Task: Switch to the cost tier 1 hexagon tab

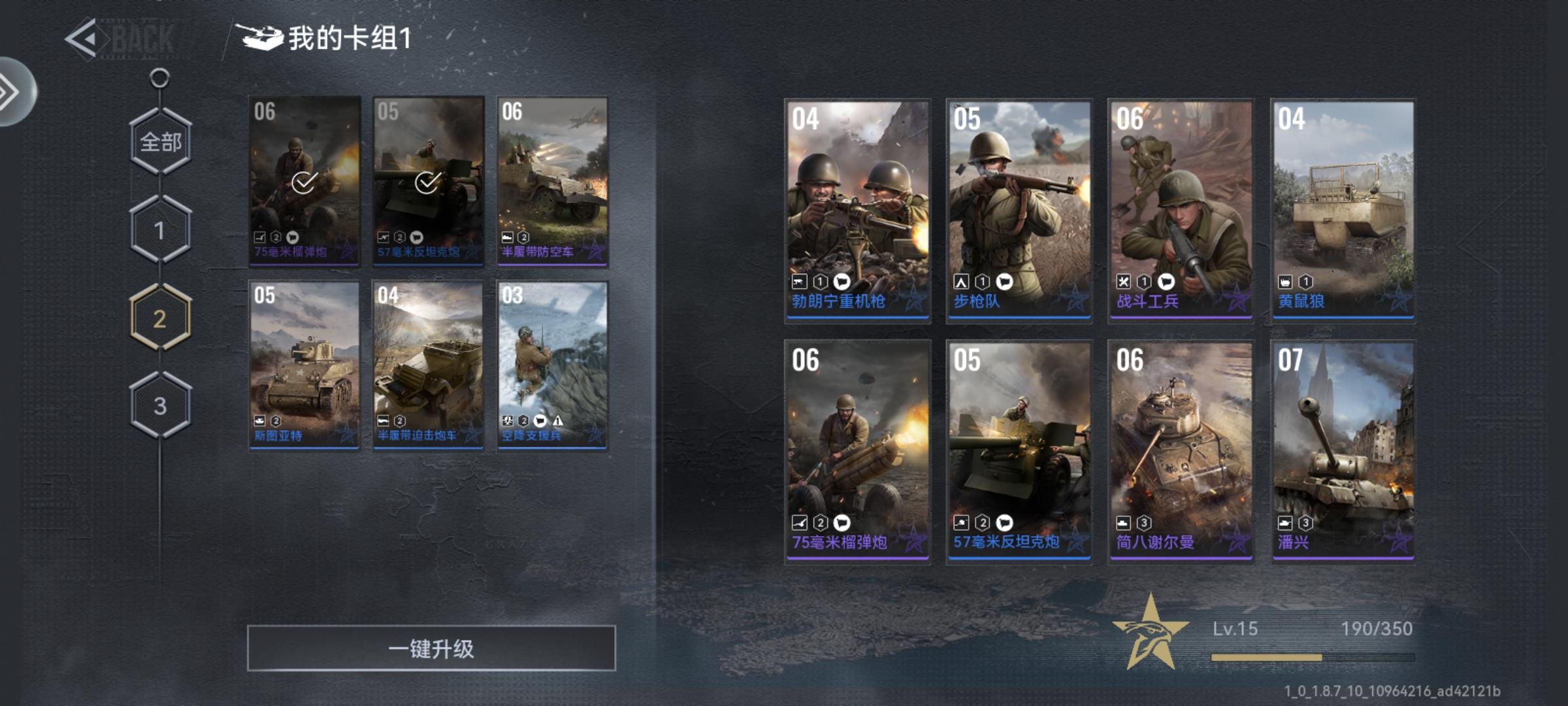Action: [161, 230]
